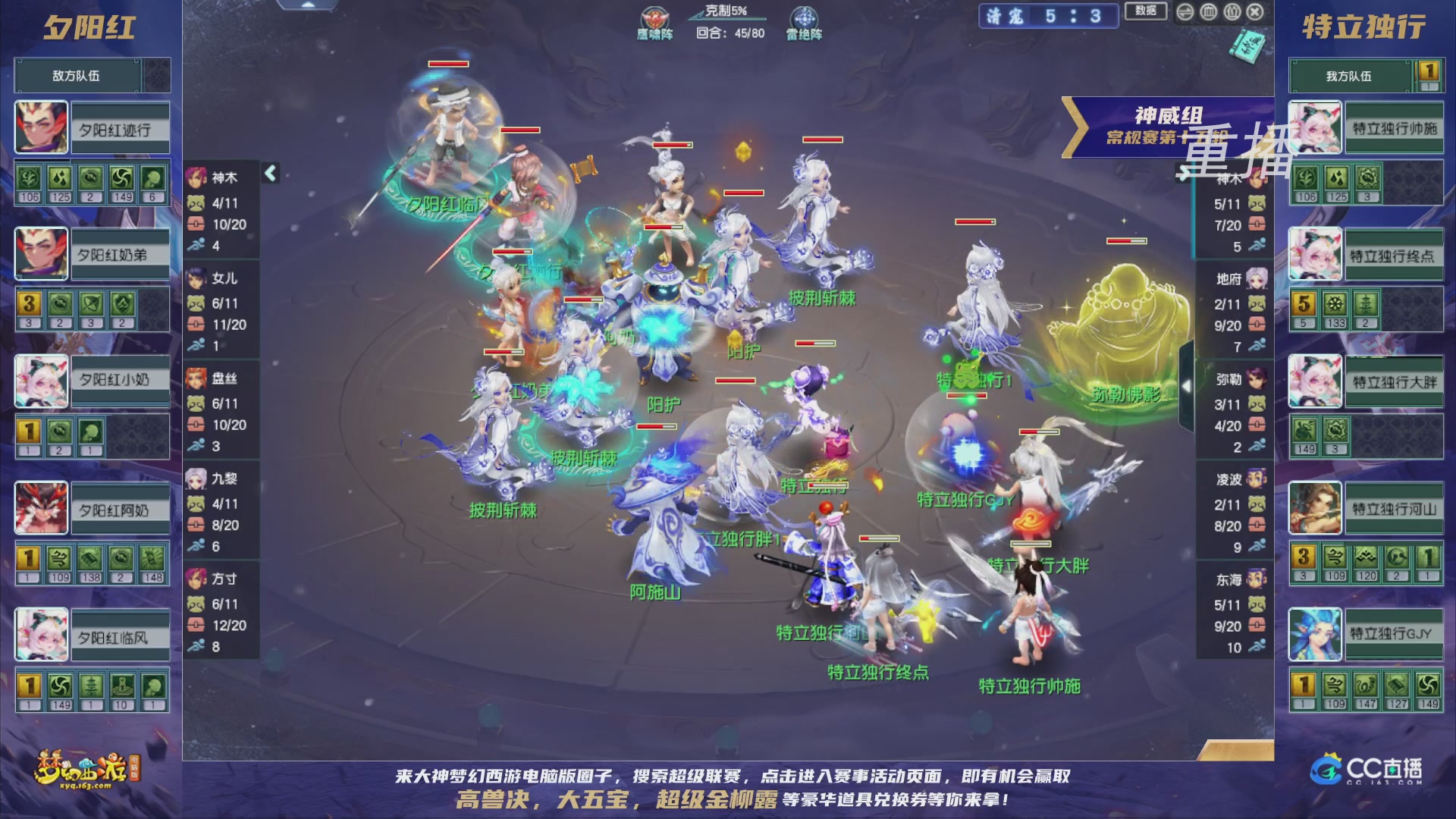Click 特立独行帅施's portrait thumbnail on the right

[1316, 127]
